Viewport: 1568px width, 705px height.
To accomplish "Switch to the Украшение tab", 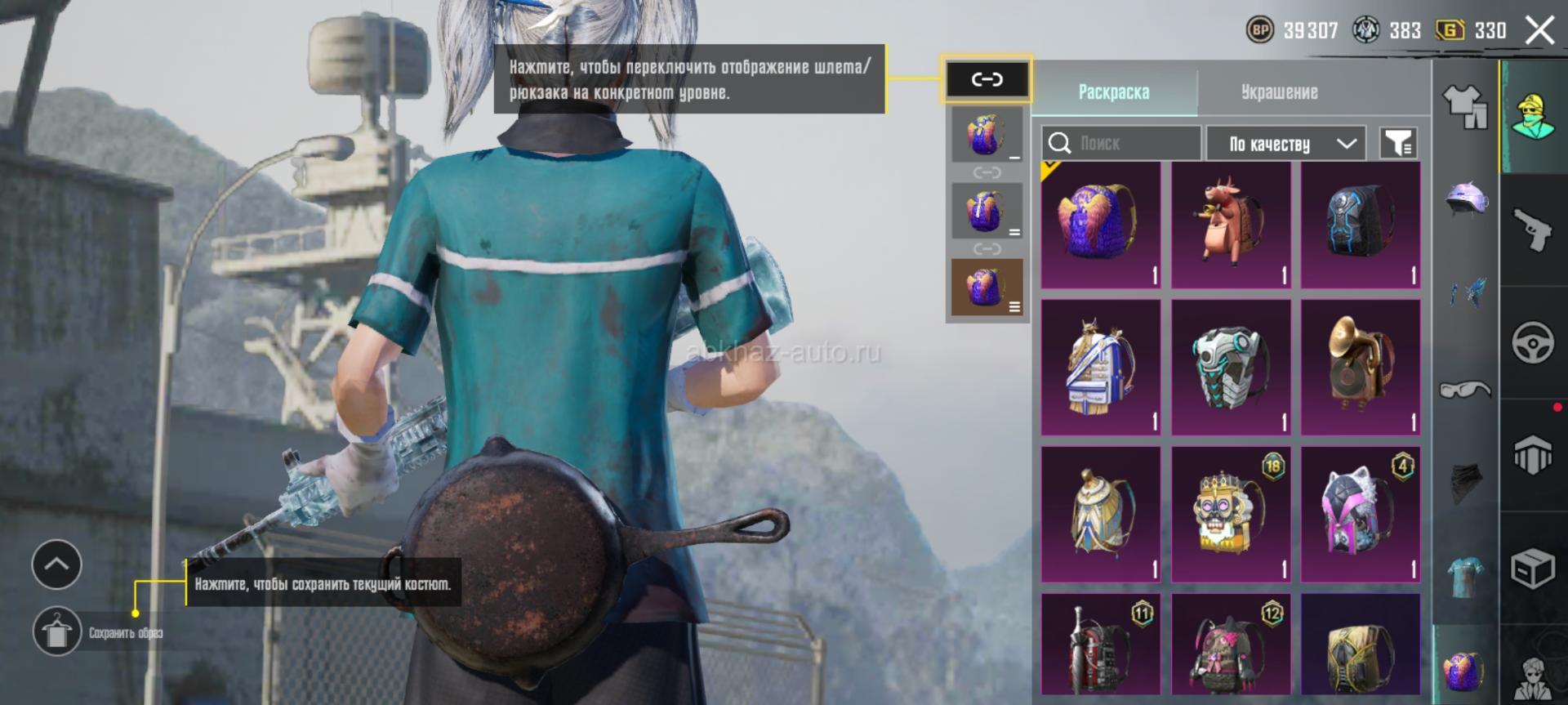I will tap(1279, 92).
